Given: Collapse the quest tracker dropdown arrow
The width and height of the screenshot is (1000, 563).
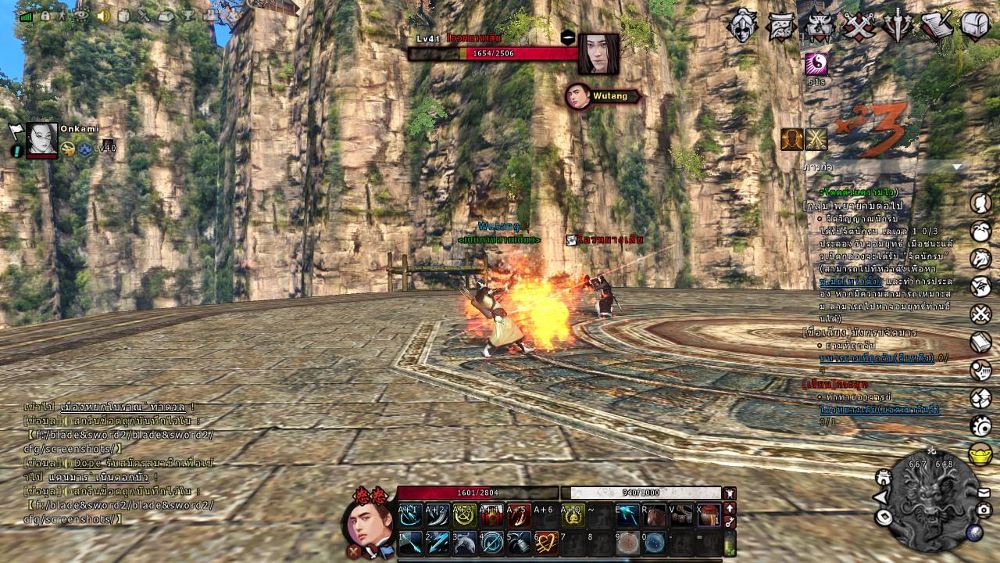Looking at the screenshot, I should pos(957,167).
